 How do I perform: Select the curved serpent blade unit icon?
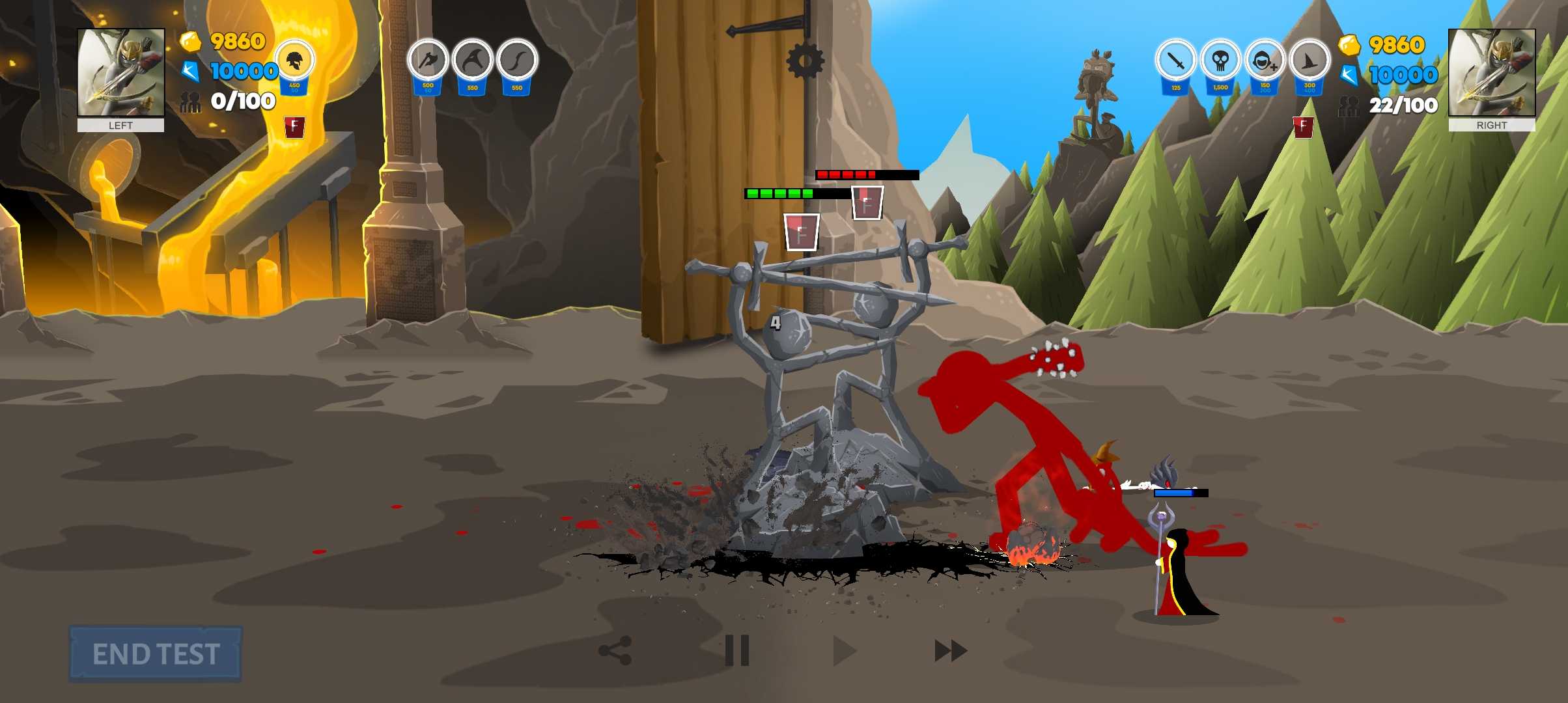pos(517,62)
